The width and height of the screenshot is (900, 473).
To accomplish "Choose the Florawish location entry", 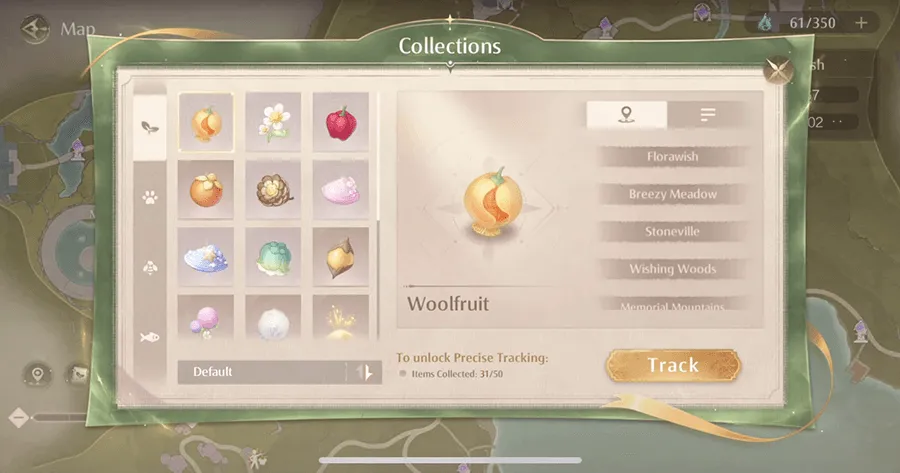I will coord(672,157).
